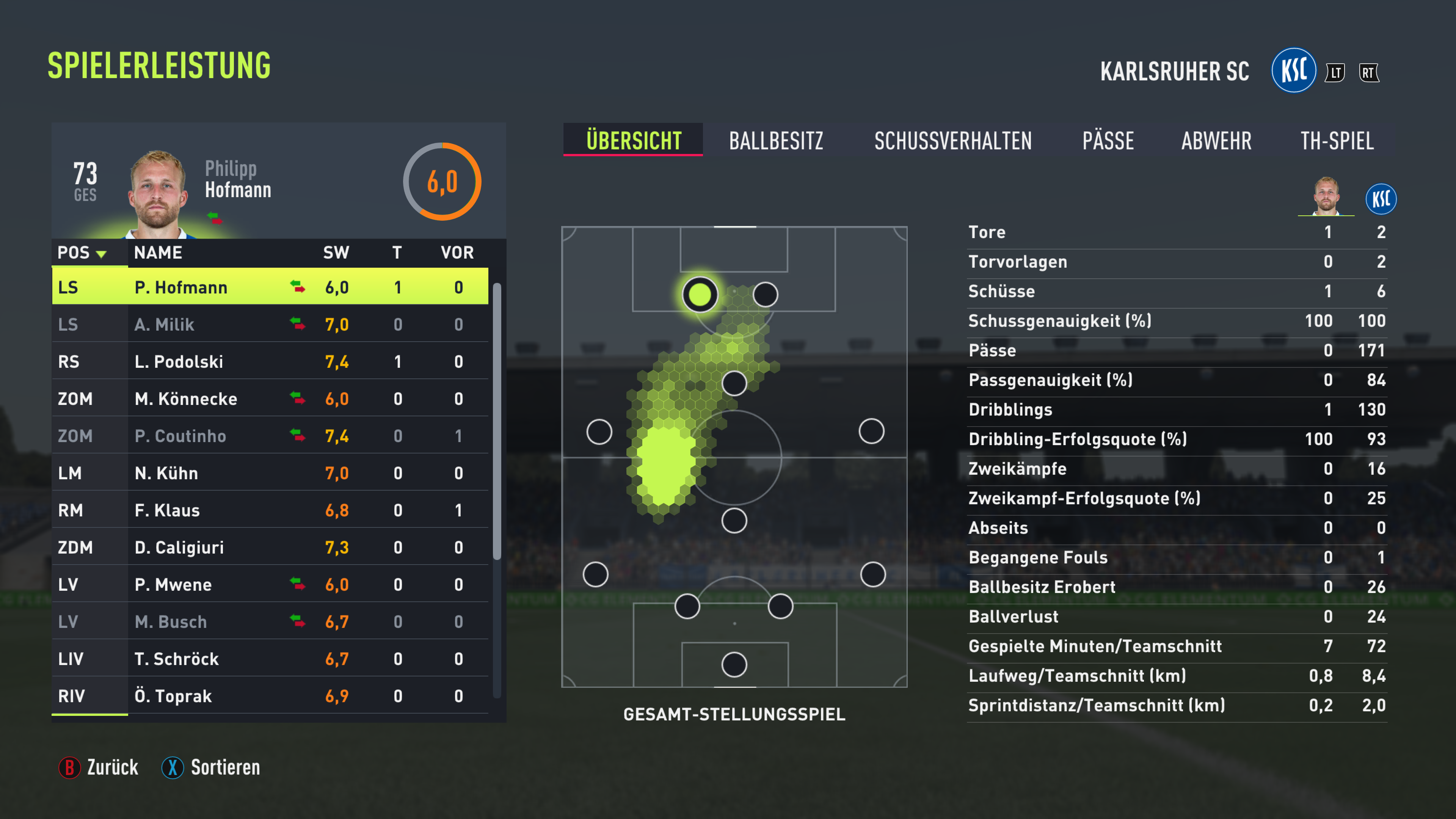Sort players by the POS column header
The height and width of the screenshot is (819, 1456).
[82, 253]
